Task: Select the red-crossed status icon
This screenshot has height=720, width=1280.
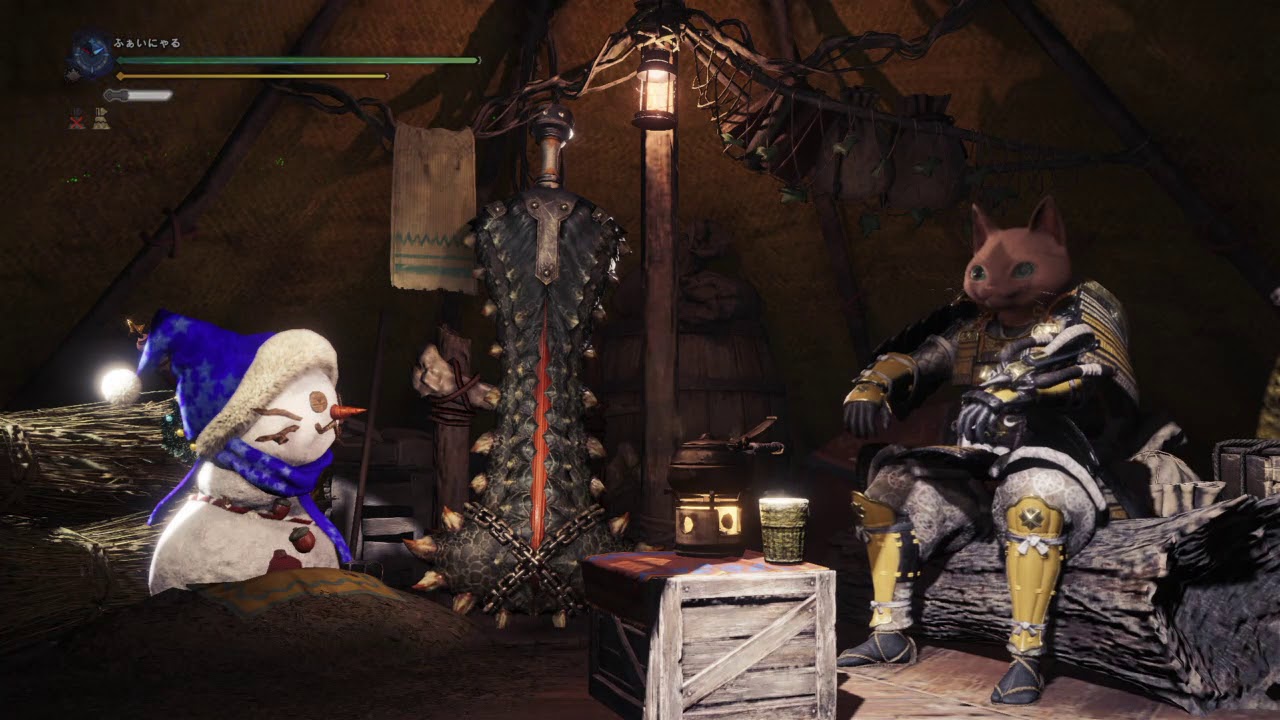Action: tap(77, 120)
